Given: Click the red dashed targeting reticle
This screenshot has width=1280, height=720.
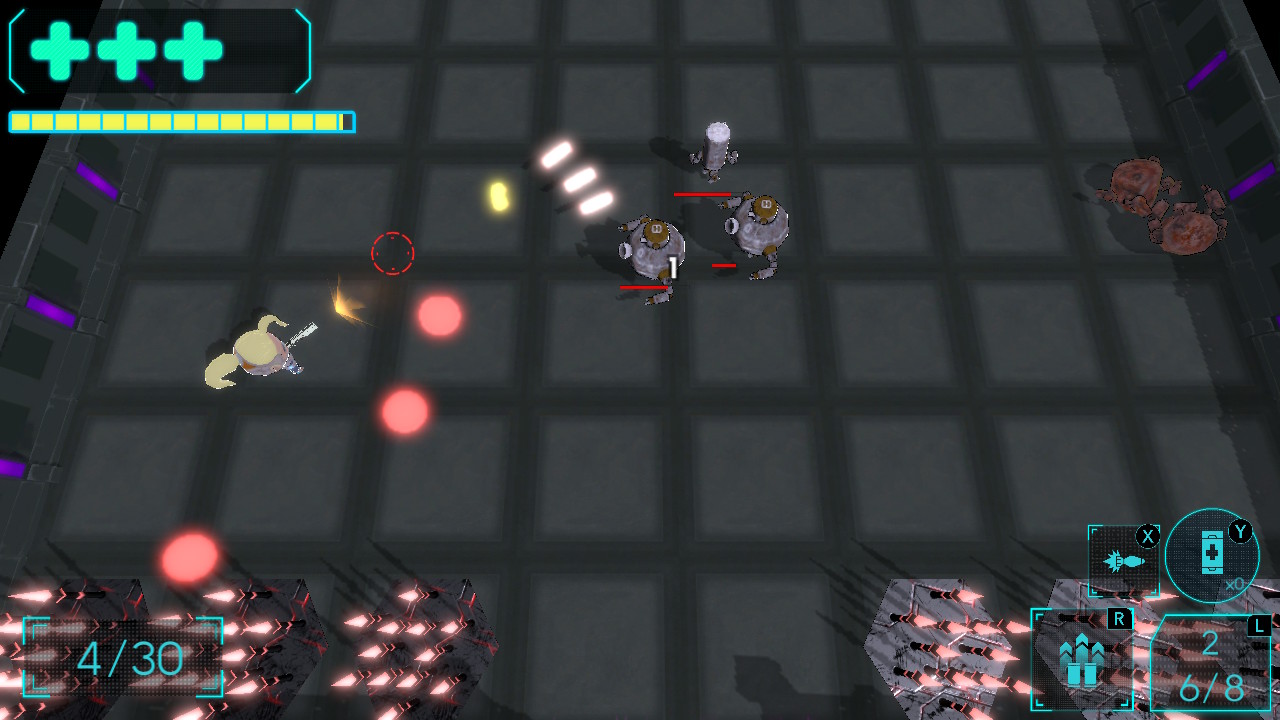Looking at the screenshot, I should click(x=394, y=253).
